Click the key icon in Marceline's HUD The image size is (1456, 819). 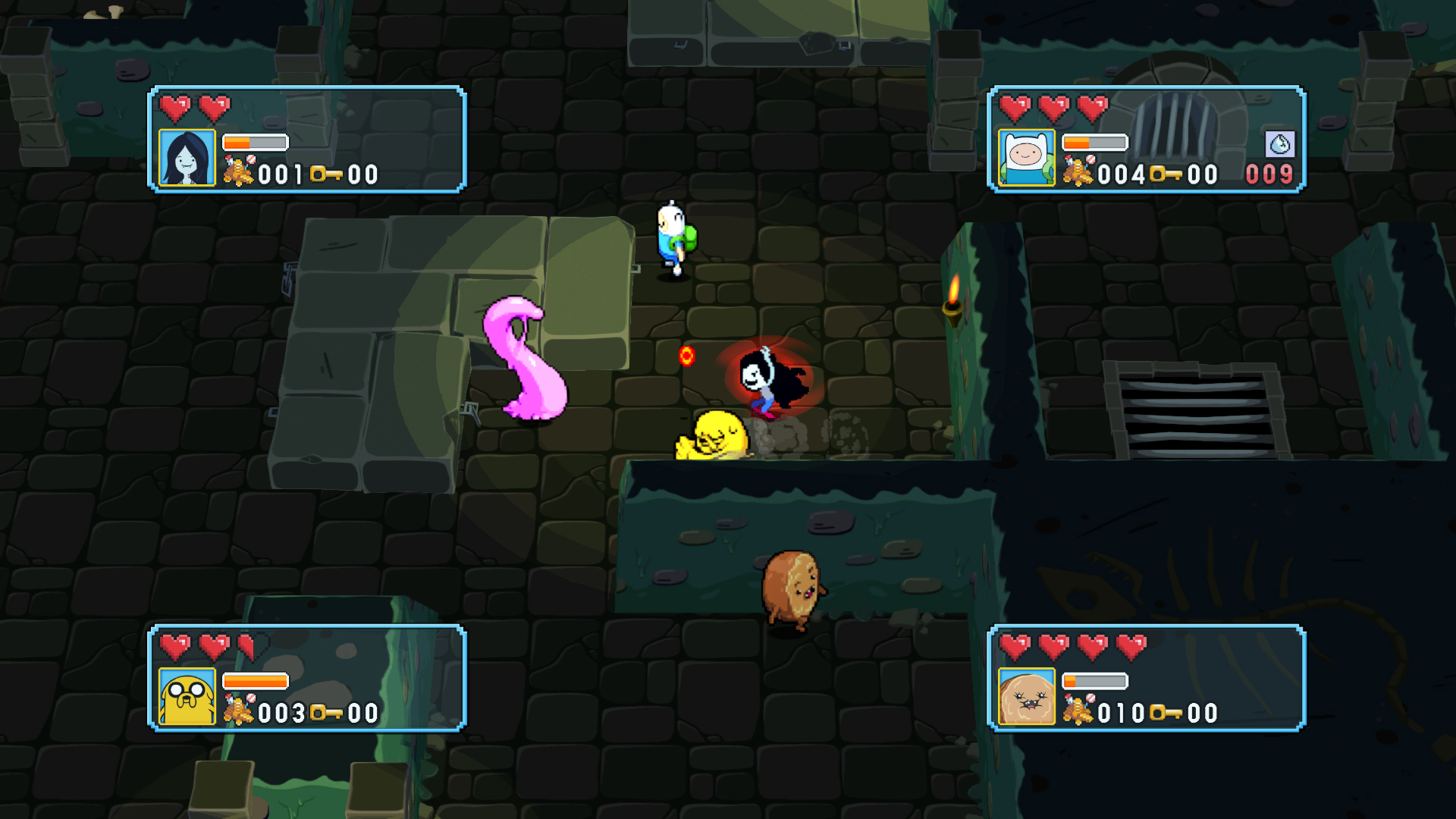(x=325, y=174)
